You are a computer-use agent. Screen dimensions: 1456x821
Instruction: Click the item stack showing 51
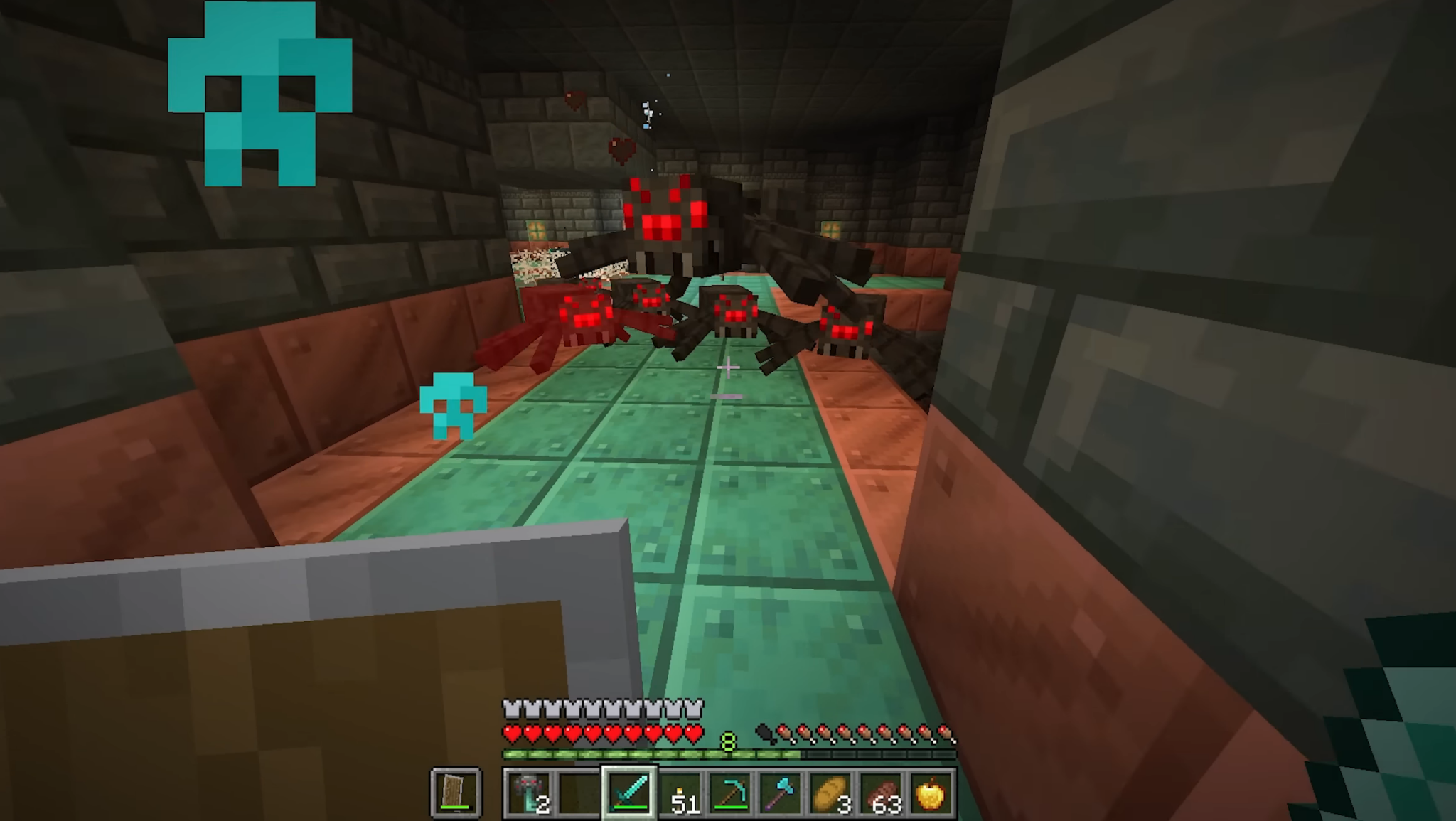coord(680,795)
